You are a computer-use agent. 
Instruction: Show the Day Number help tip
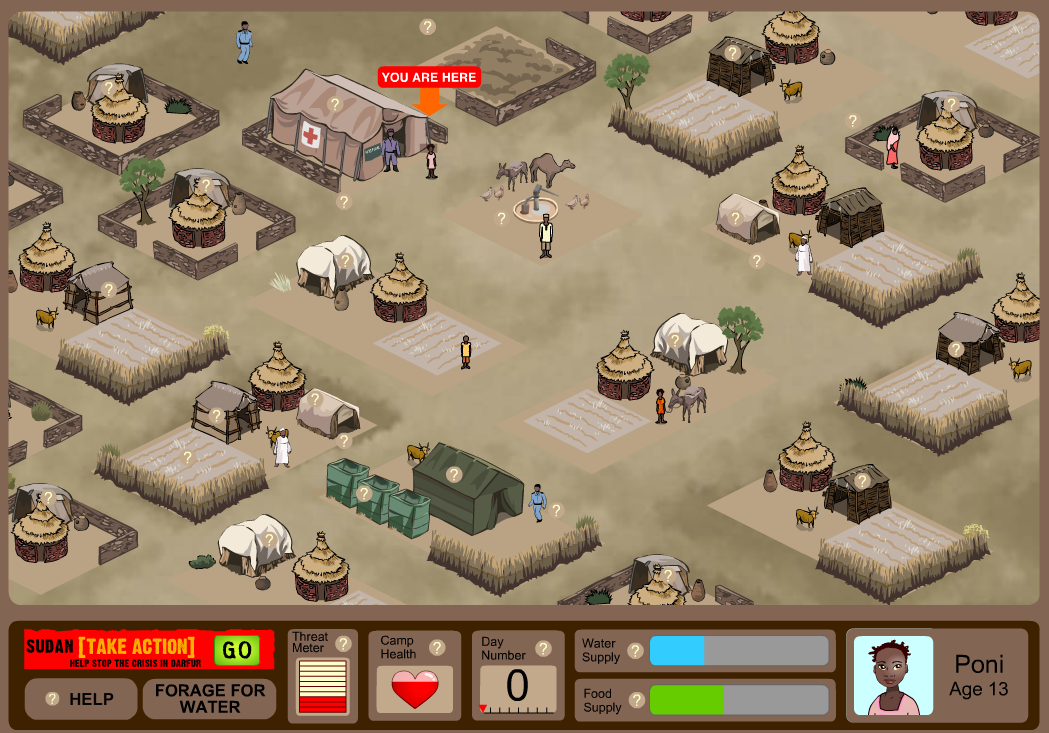(543, 648)
